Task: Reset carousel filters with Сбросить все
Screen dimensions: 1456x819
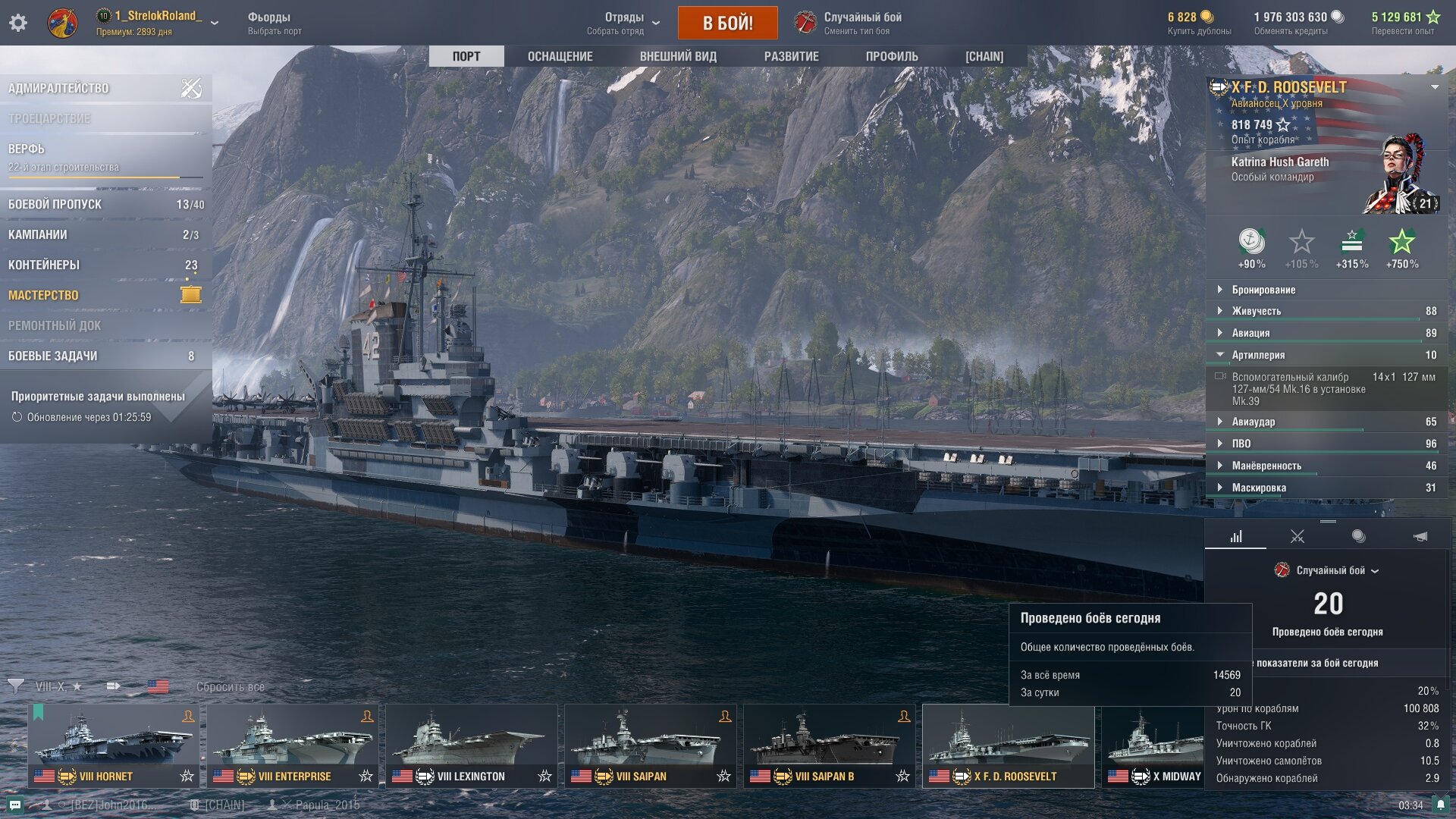Action: [231, 687]
